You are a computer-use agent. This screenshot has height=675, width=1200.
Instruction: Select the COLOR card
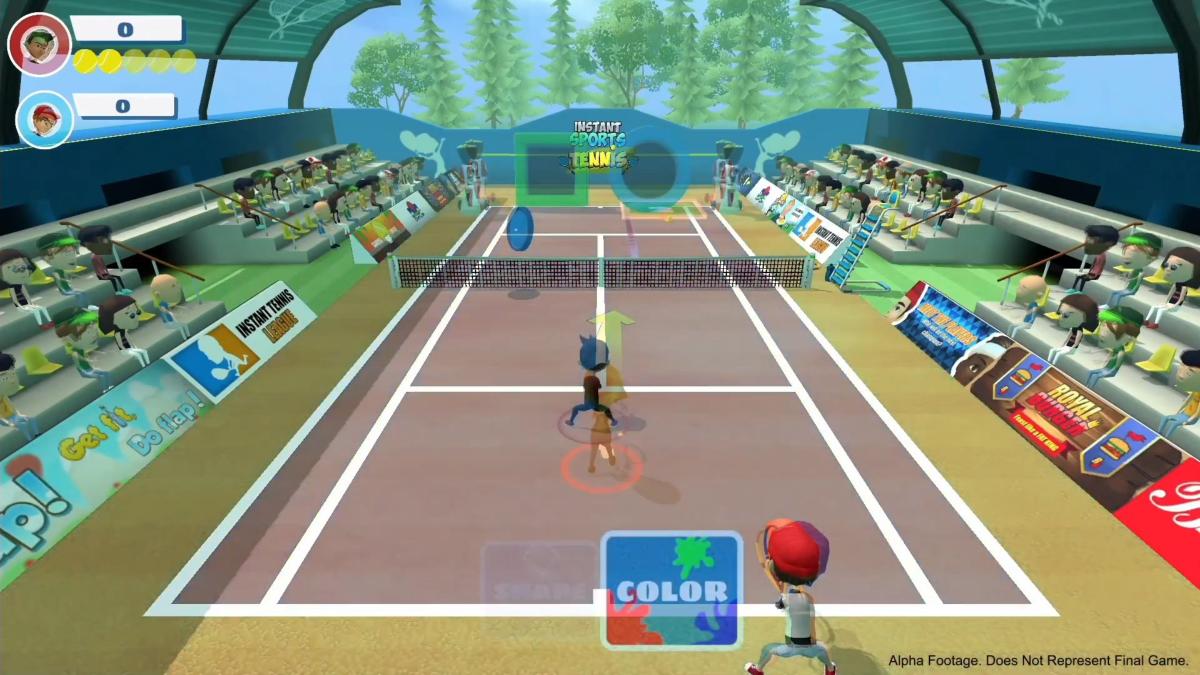coord(671,589)
